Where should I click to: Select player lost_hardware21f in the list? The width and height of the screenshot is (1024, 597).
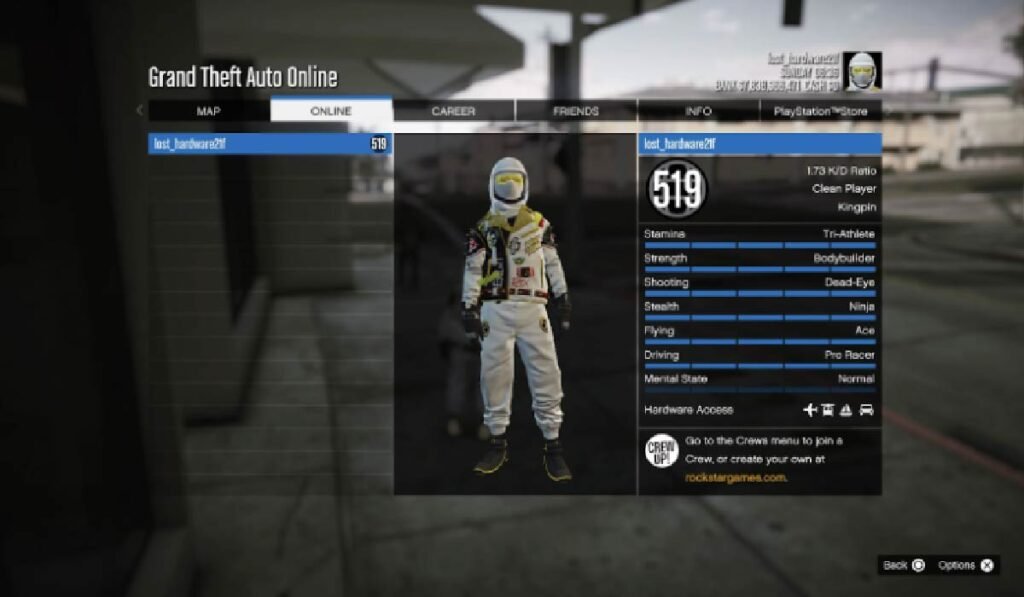[x=270, y=144]
